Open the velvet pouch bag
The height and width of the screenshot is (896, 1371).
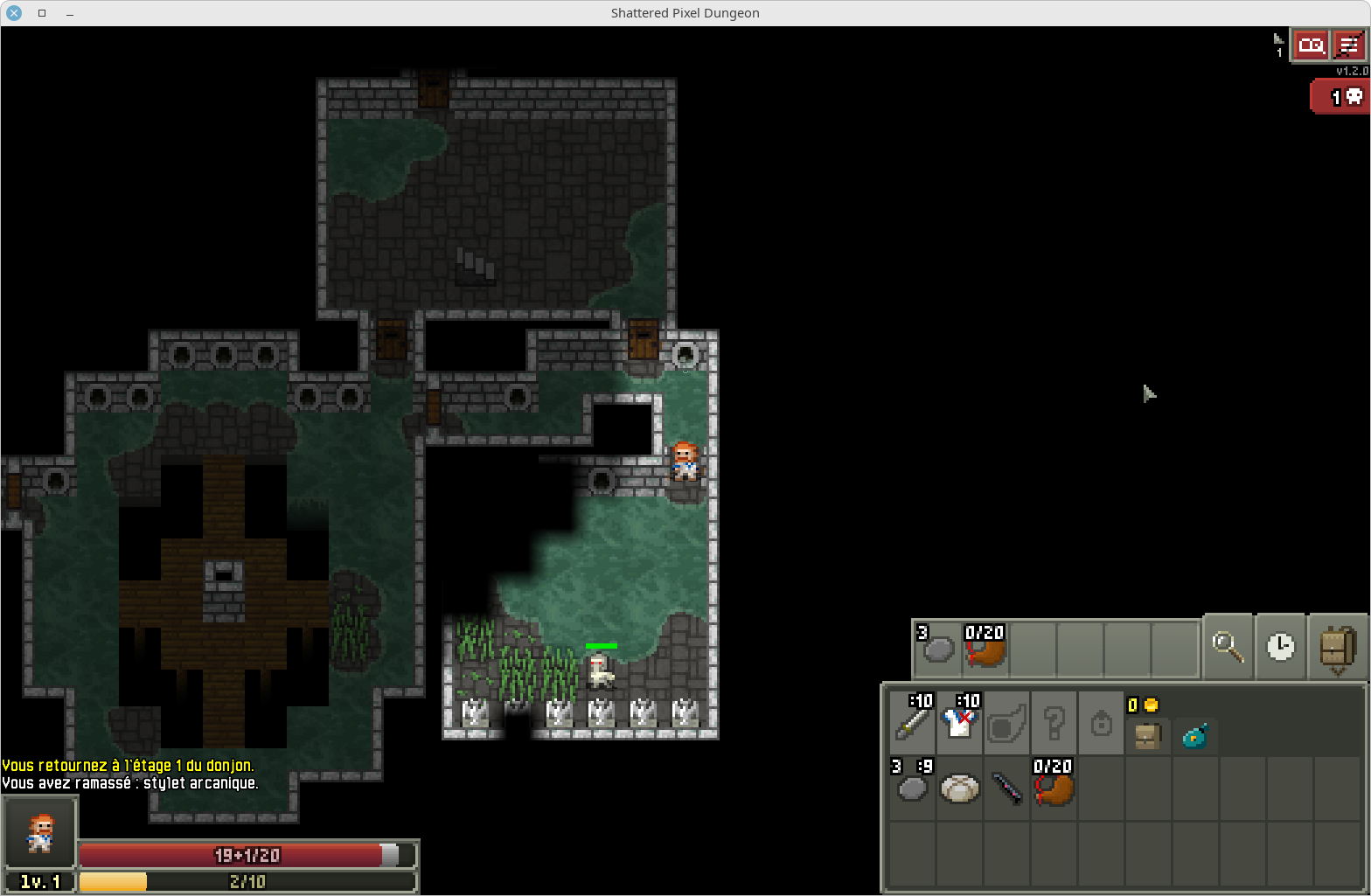[1195, 737]
